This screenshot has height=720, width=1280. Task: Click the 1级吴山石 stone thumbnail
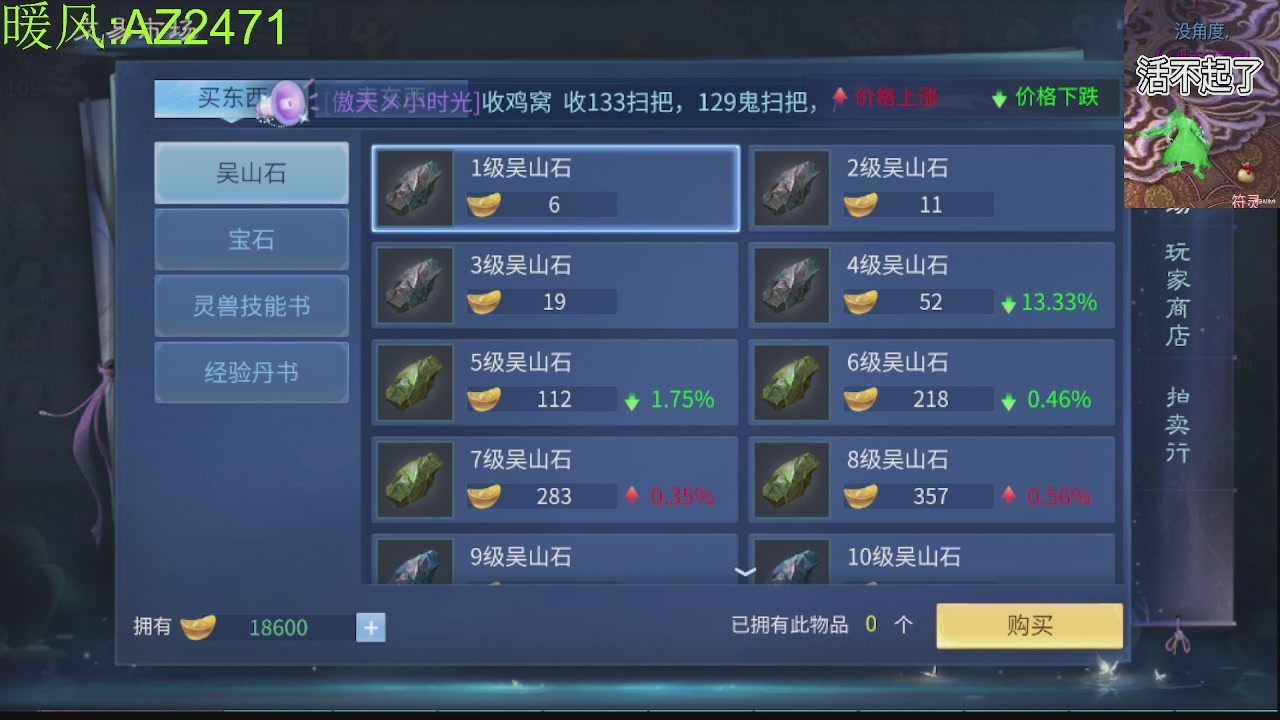point(414,188)
